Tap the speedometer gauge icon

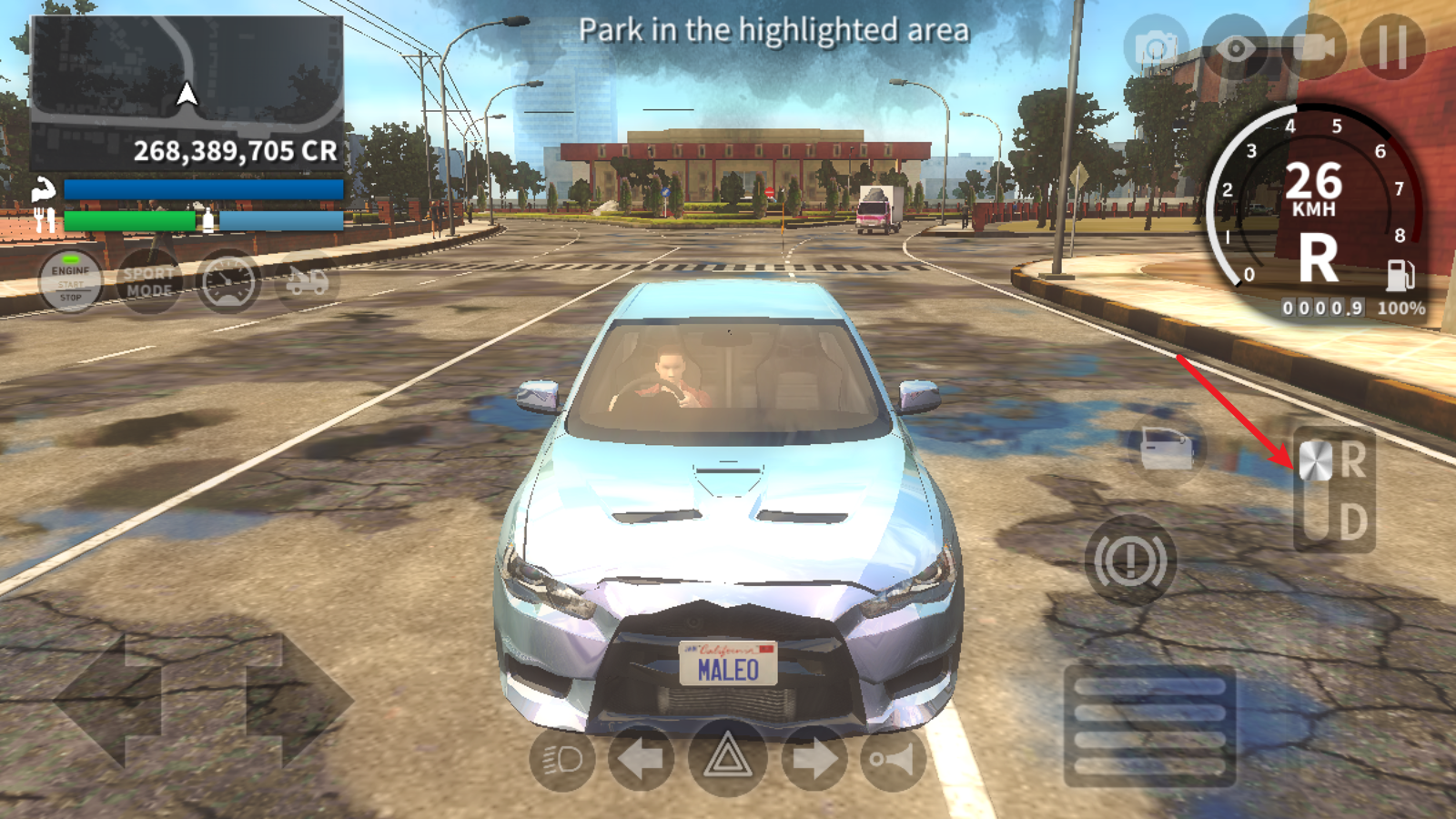coord(228,282)
